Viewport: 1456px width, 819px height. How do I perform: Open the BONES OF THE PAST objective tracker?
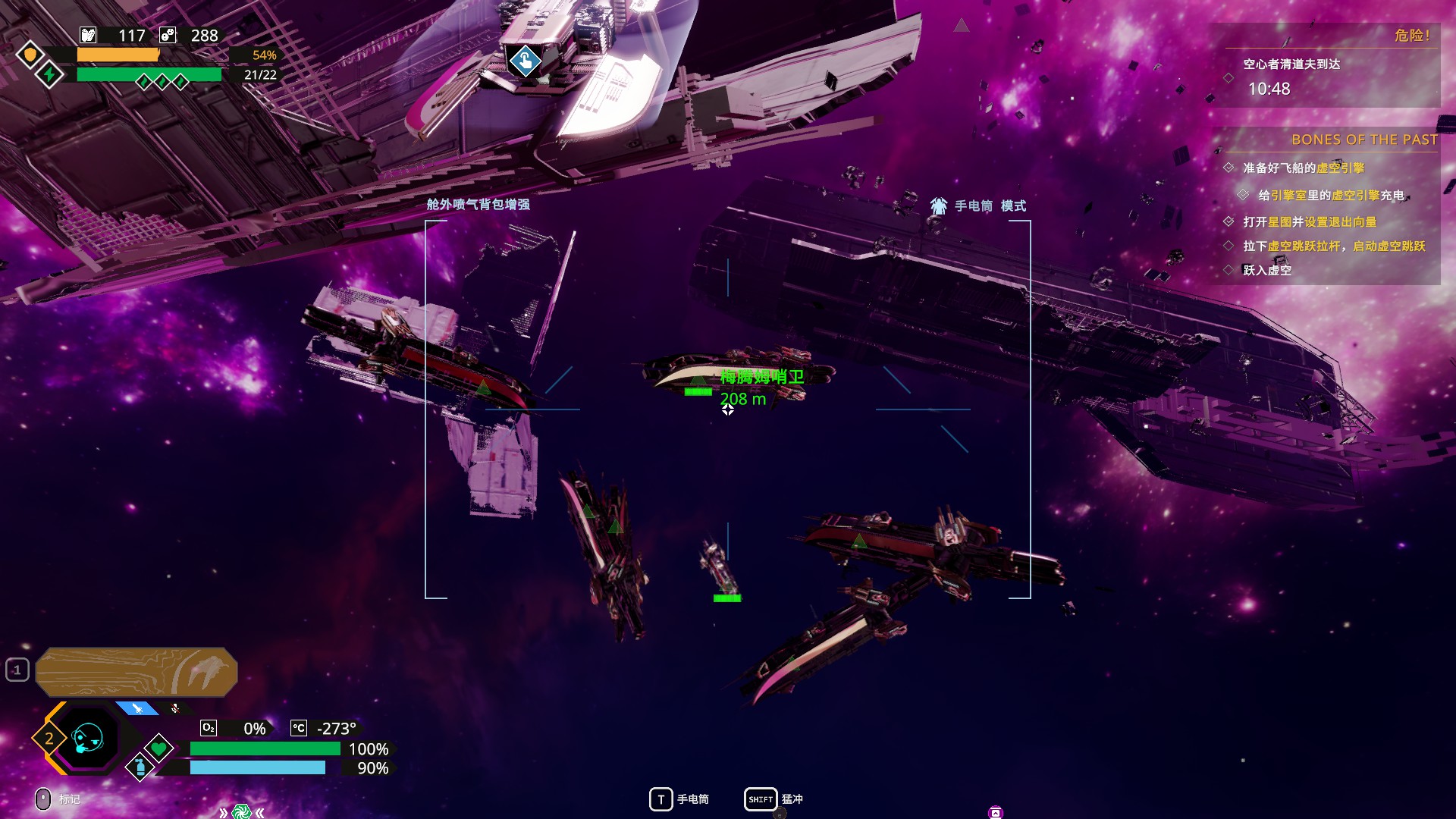(1363, 140)
